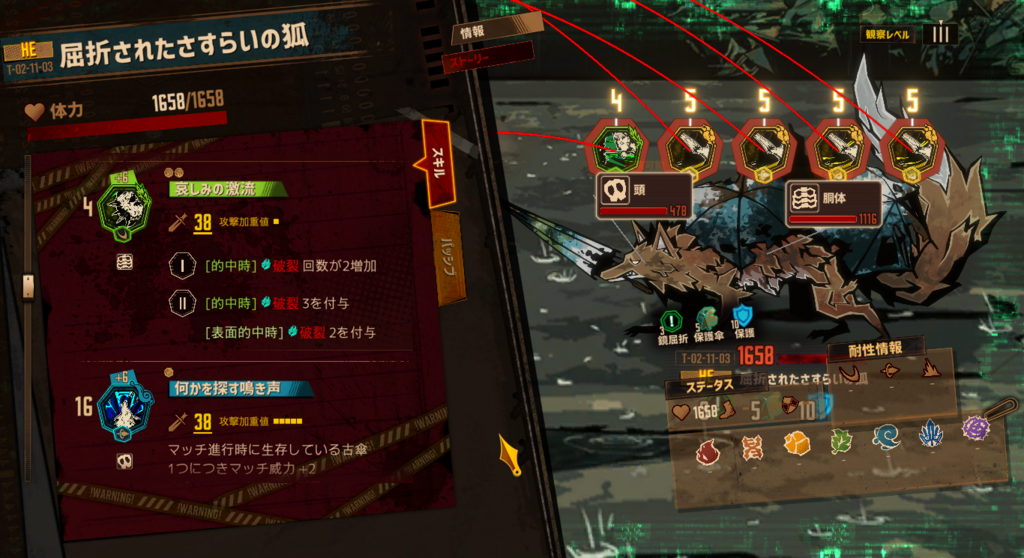Inspect the blue shield 保護 status icon

click(x=741, y=320)
